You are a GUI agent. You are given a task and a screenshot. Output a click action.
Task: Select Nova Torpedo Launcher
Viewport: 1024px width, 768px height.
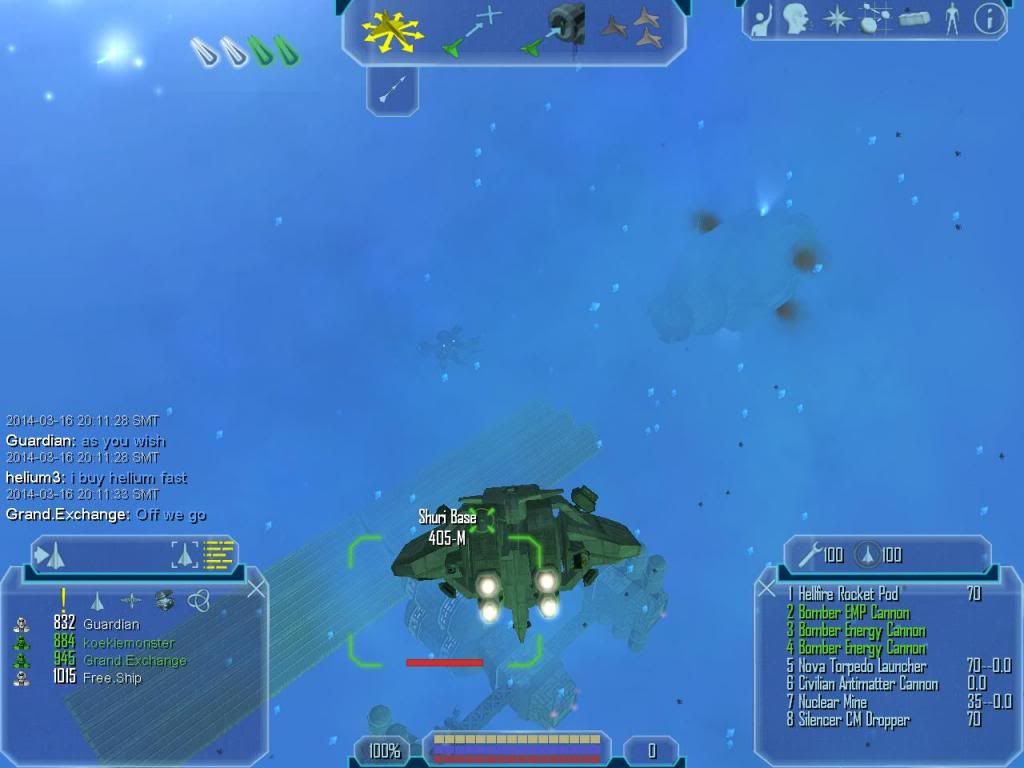point(861,666)
